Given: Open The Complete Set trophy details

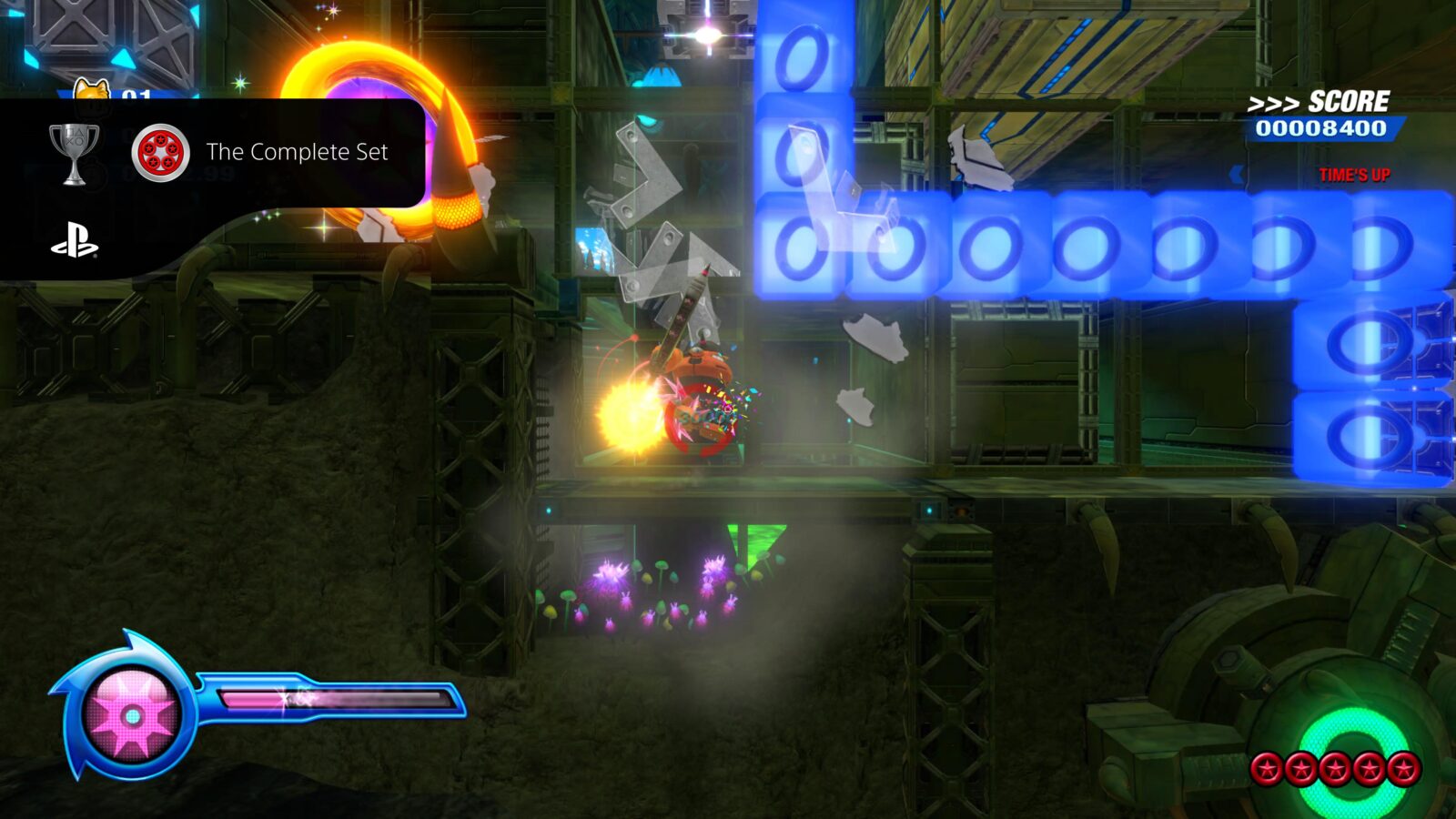Looking at the screenshot, I should (x=296, y=153).
